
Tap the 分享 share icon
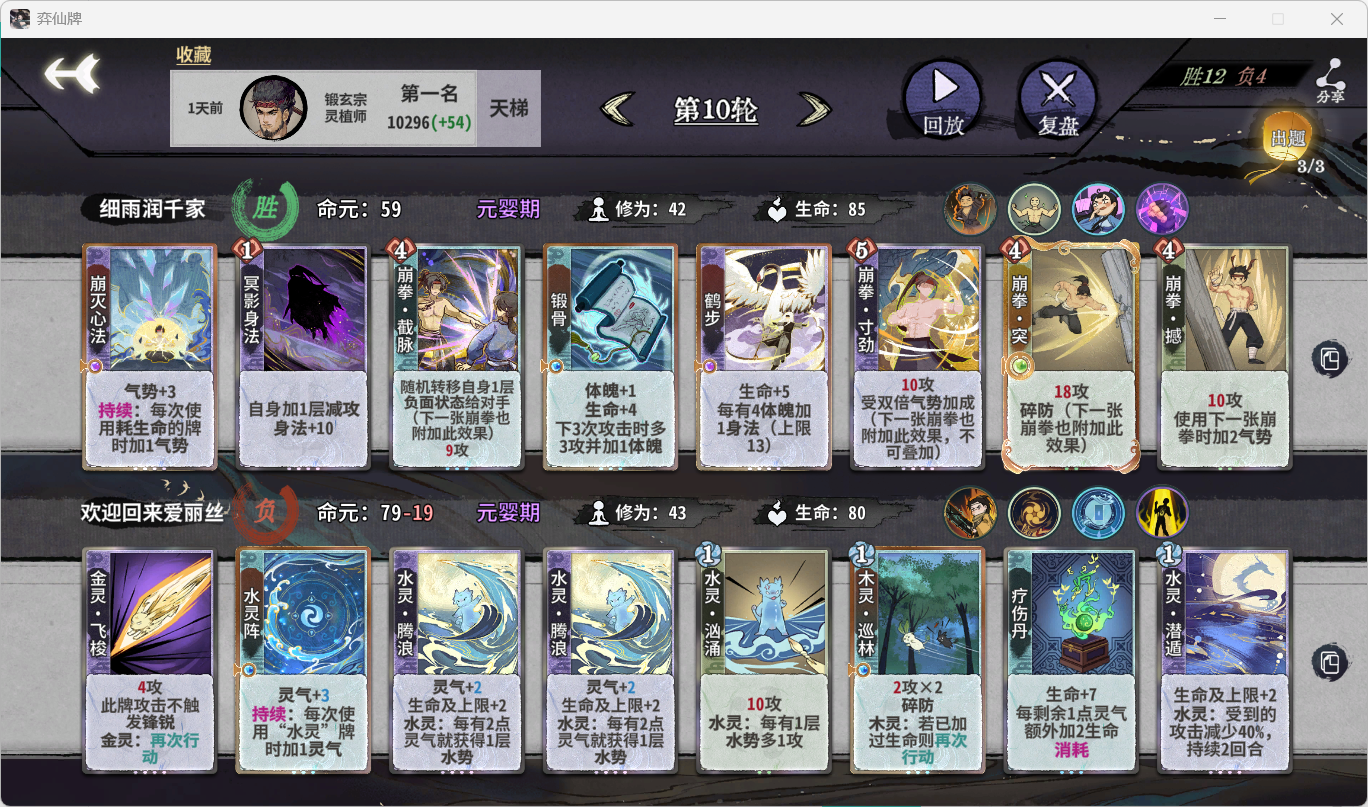pyautogui.click(x=1330, y=78)
